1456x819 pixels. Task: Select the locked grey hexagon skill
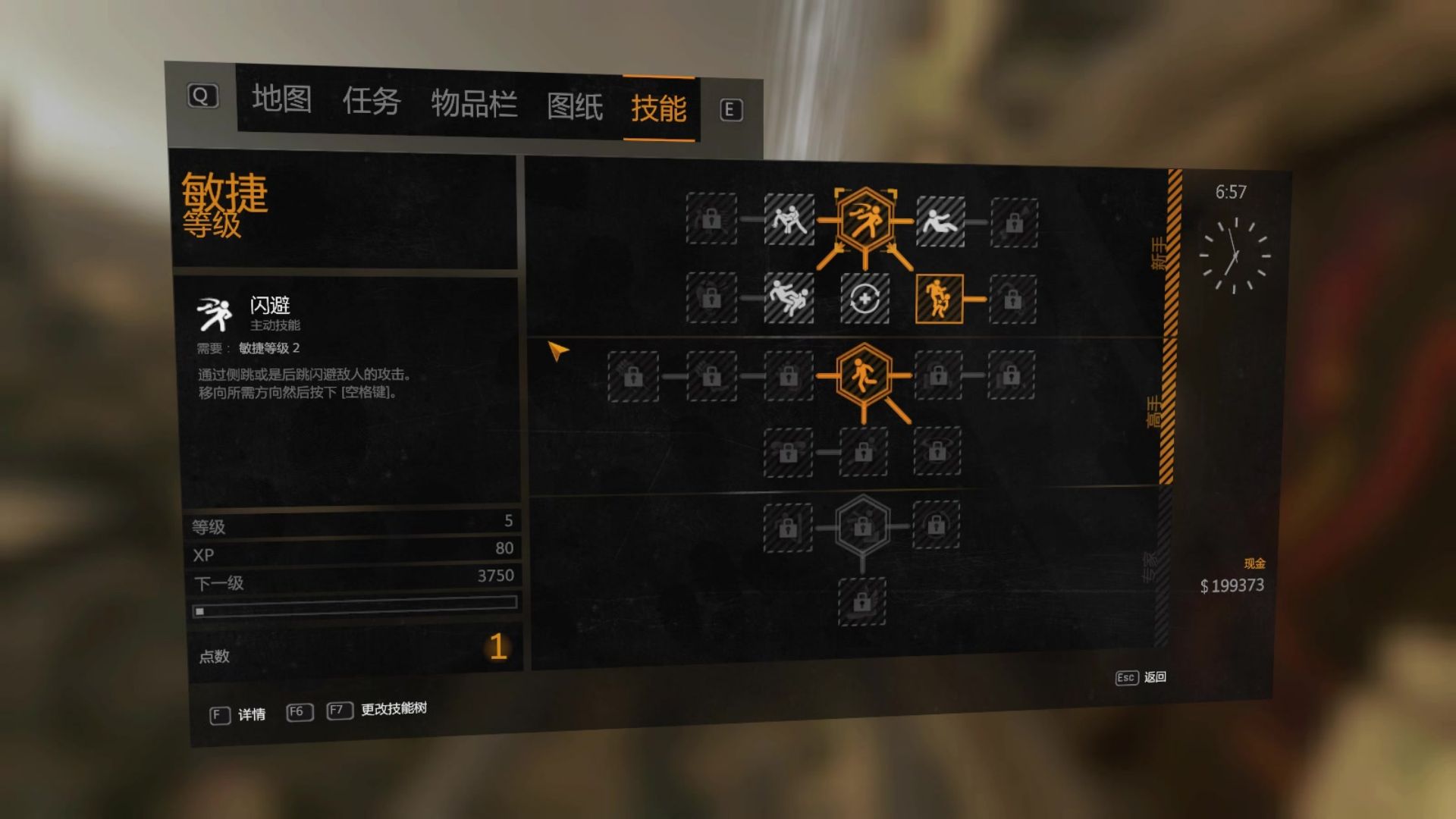(x=862, y=525)
